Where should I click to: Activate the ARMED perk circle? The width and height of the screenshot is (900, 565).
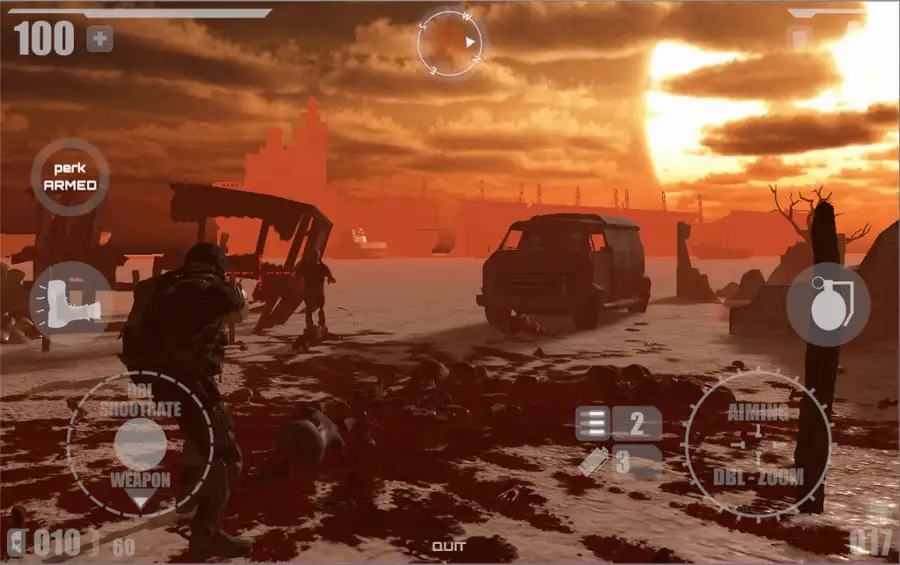(x=70, y=178)
